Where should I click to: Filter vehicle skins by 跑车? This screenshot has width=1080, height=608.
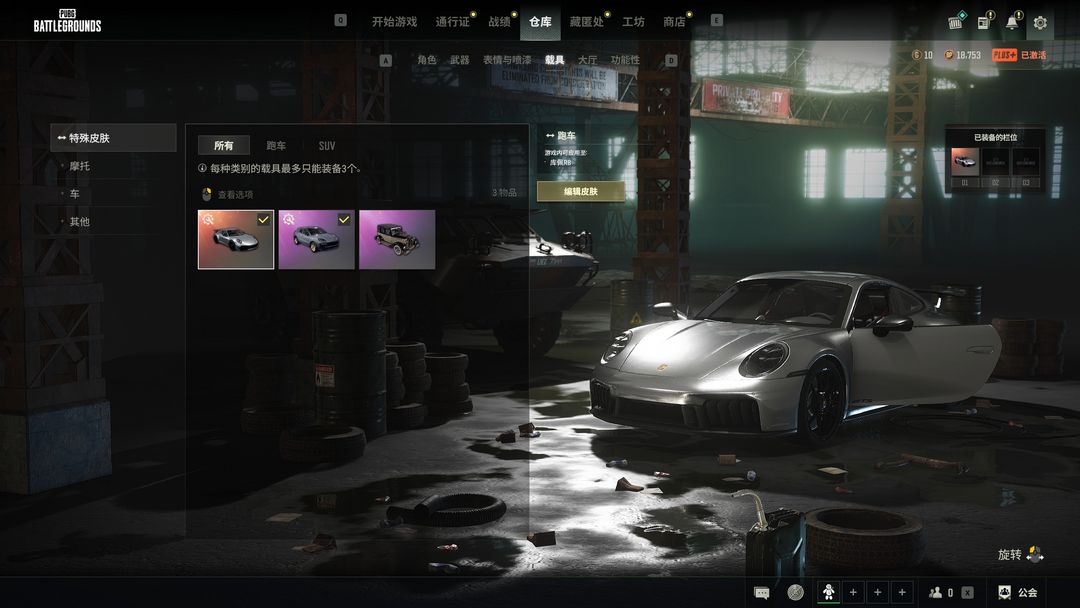point(276,146)
